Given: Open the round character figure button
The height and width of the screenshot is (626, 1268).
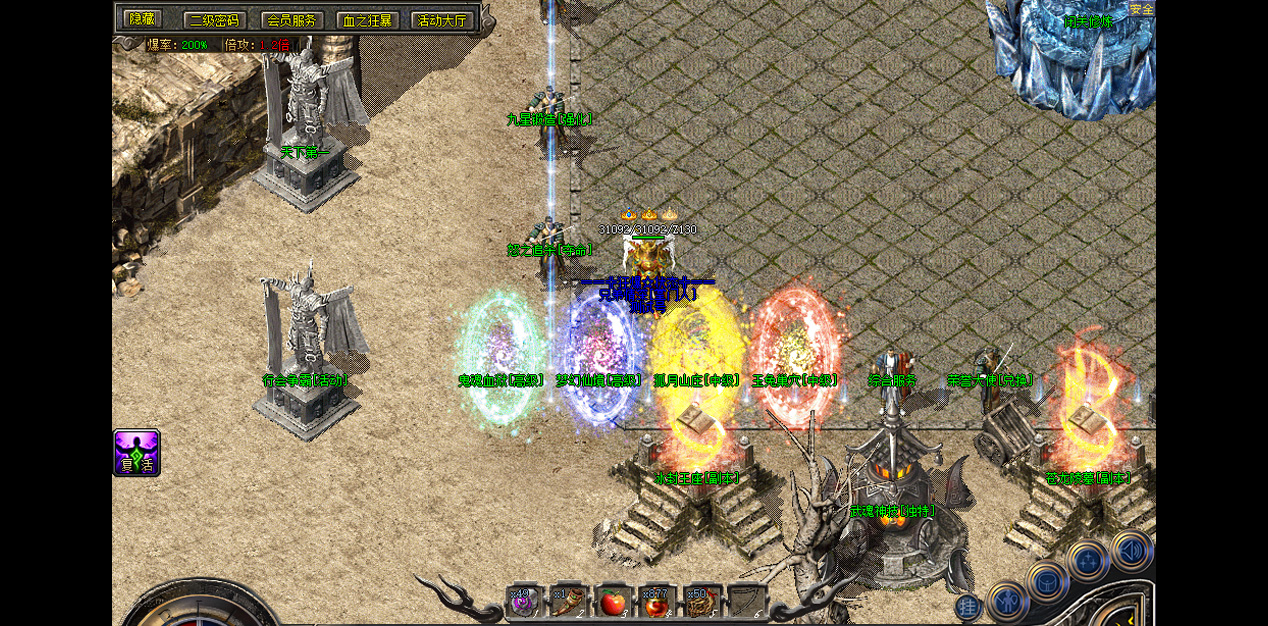Looking at the screenshot, I should (1006, 602).
